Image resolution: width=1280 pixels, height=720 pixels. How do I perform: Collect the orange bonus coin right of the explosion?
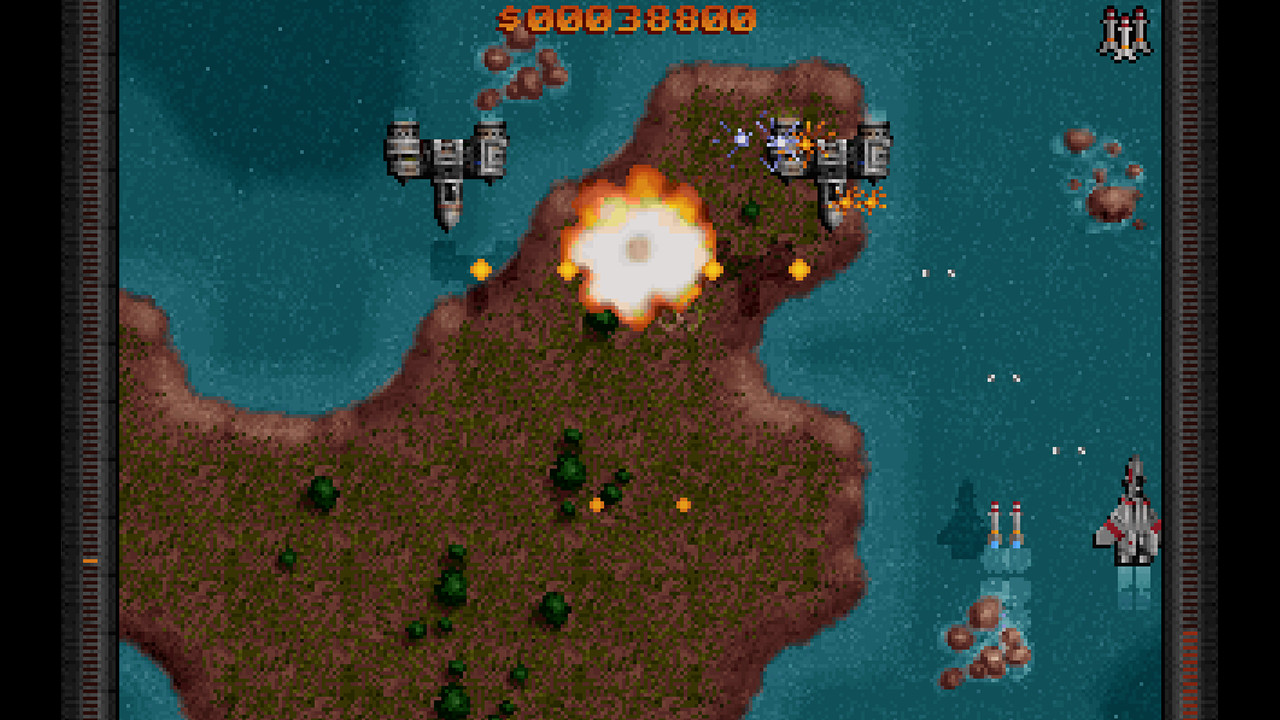click(713, 268)
